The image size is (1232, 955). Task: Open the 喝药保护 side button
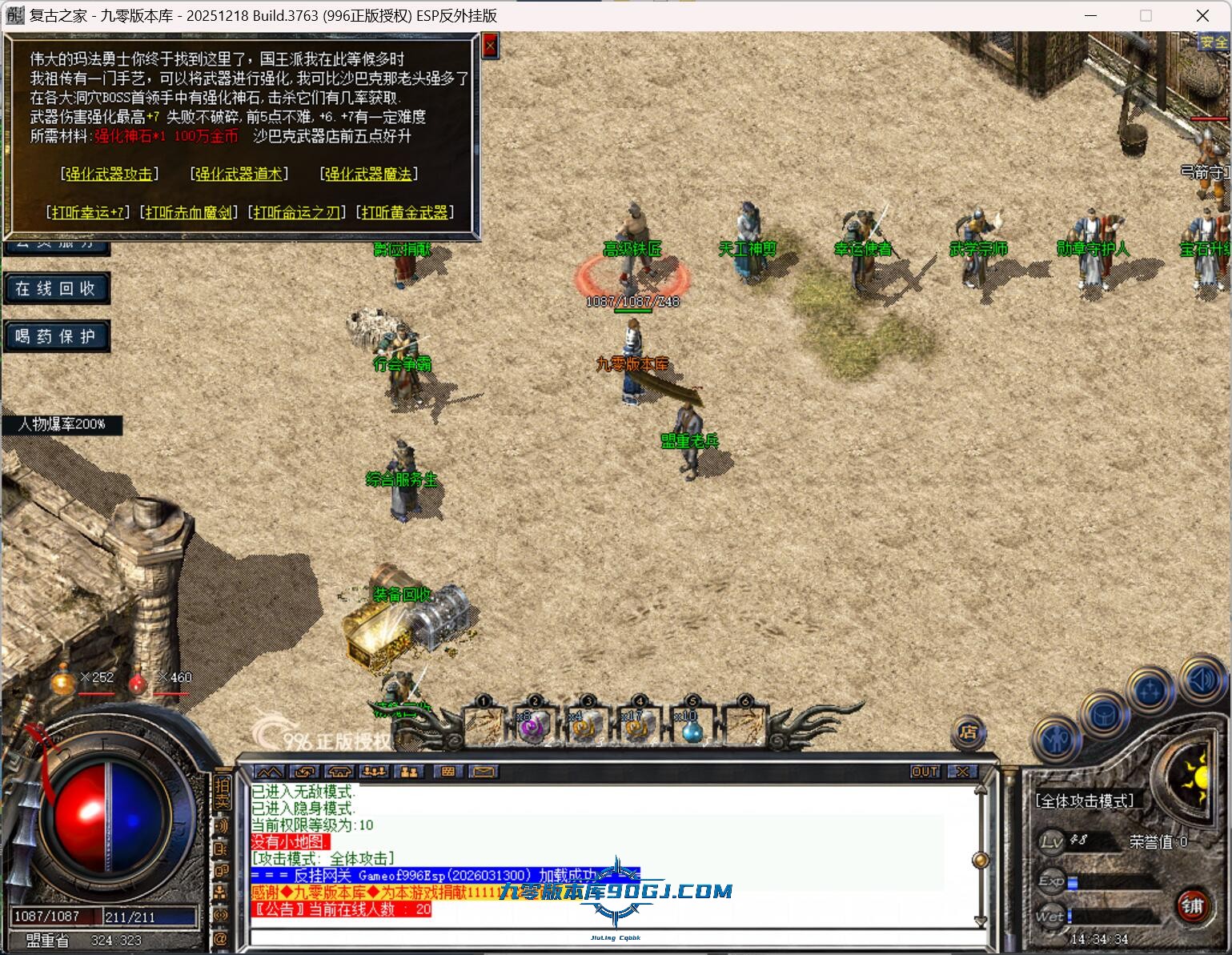tap(55, 336)
